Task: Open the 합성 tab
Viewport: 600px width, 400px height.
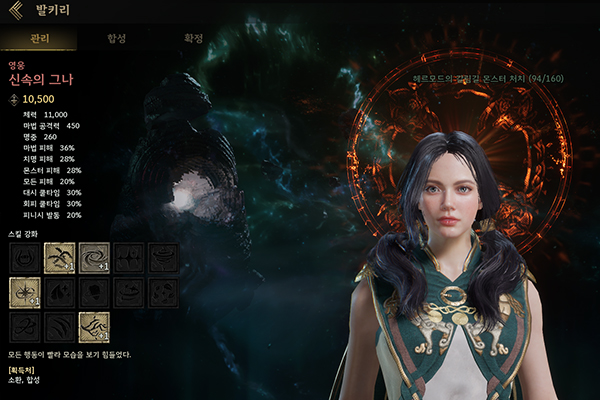Action: coord(116,39)
